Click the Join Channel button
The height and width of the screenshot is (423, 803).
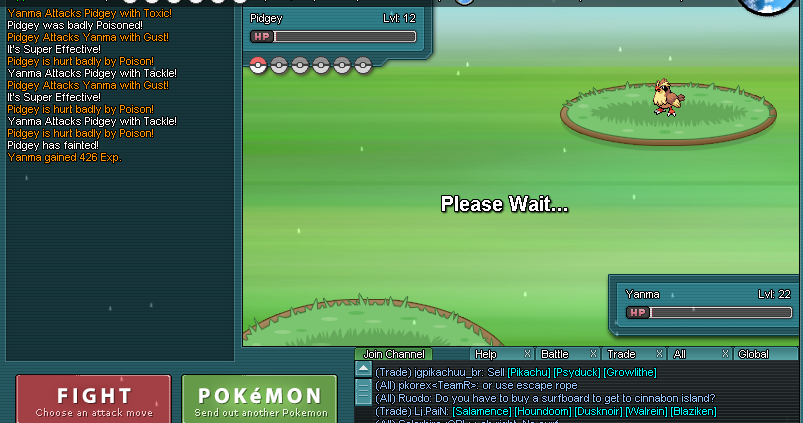coord(394,354)
